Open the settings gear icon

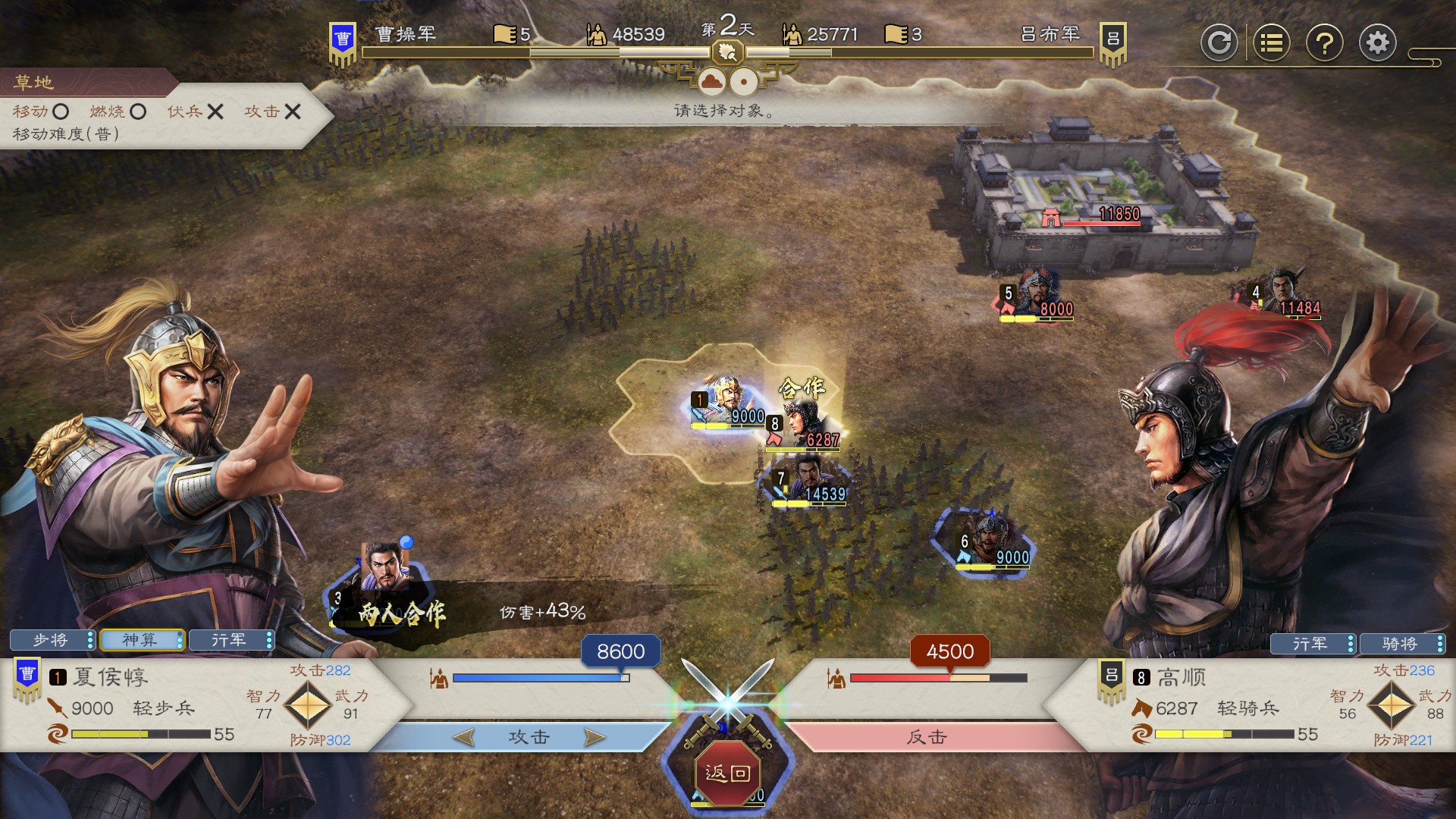(1377, 43)
